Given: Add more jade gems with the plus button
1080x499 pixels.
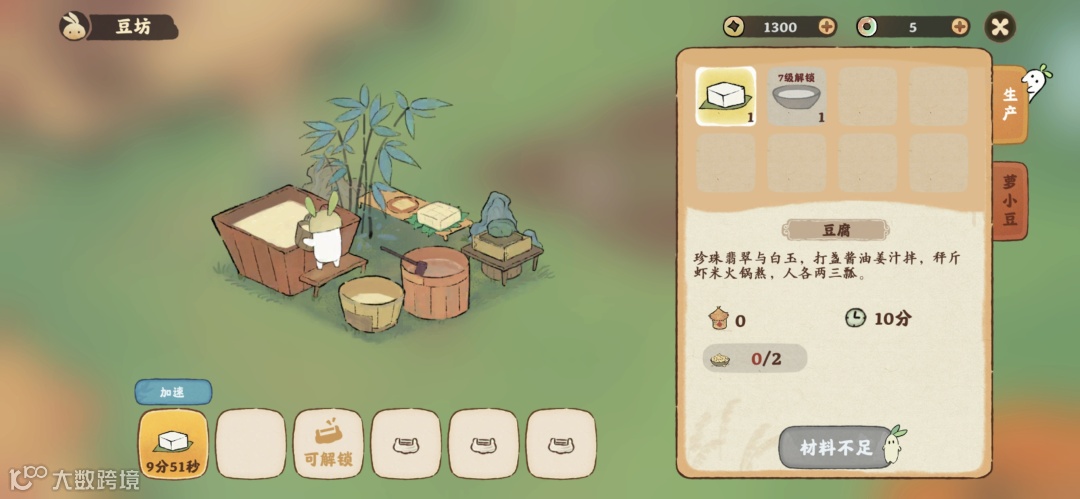Looking at the screenshot, I should [959, 27].
